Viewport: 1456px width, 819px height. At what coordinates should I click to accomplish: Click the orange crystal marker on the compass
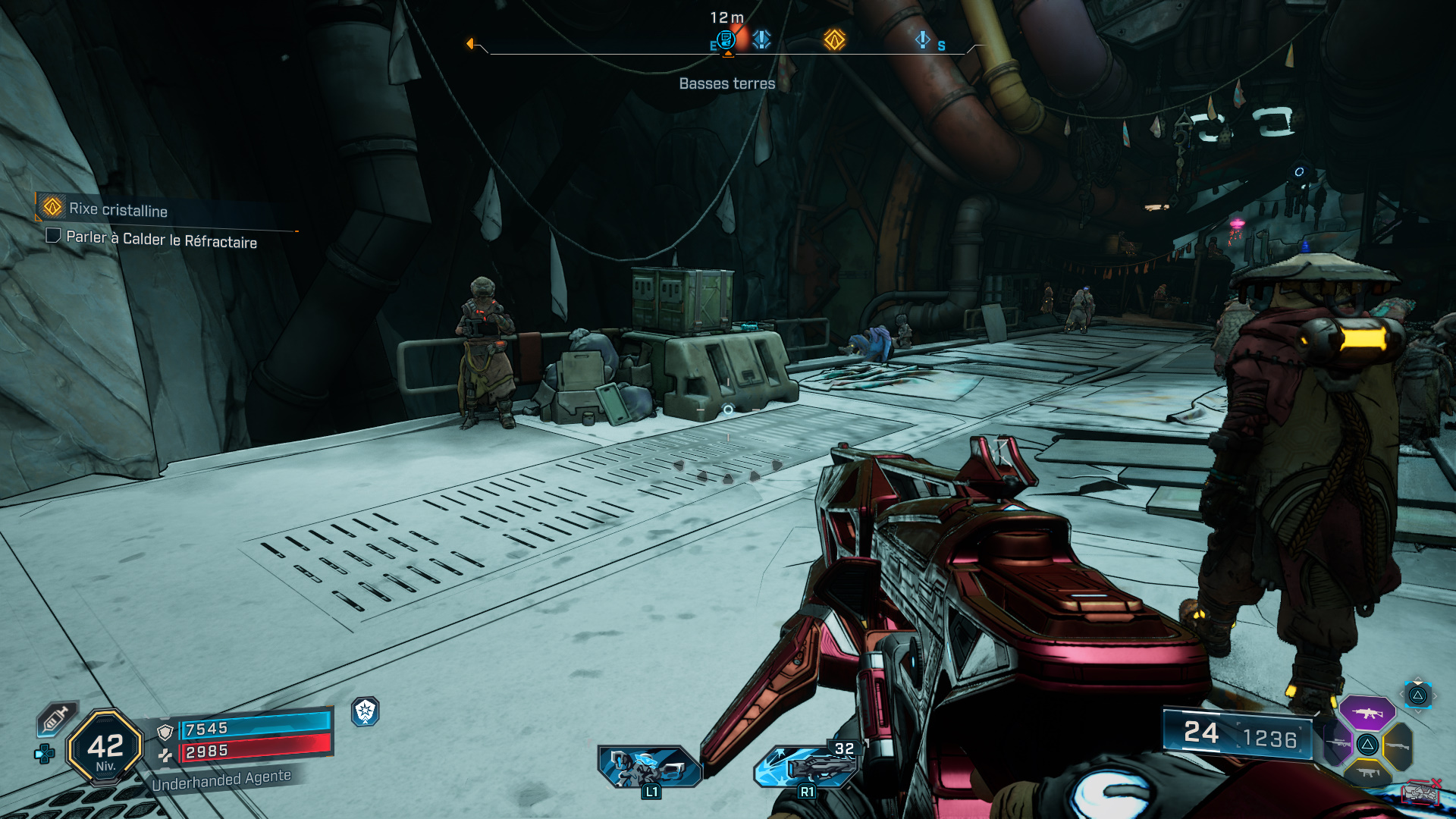833,40
